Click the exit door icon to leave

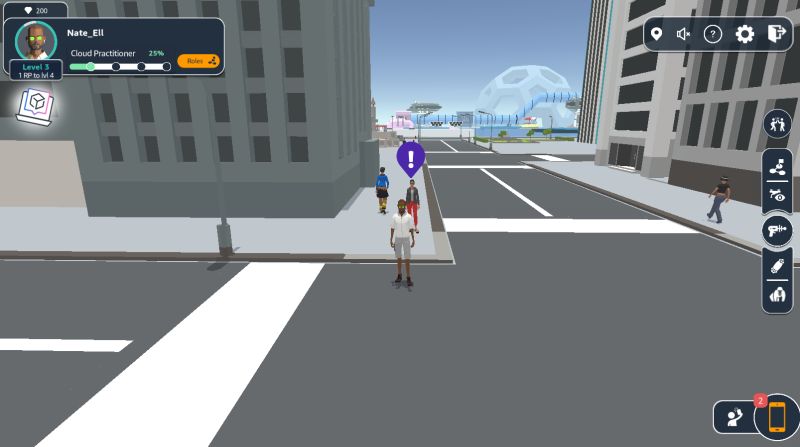[x=776, y=34]
